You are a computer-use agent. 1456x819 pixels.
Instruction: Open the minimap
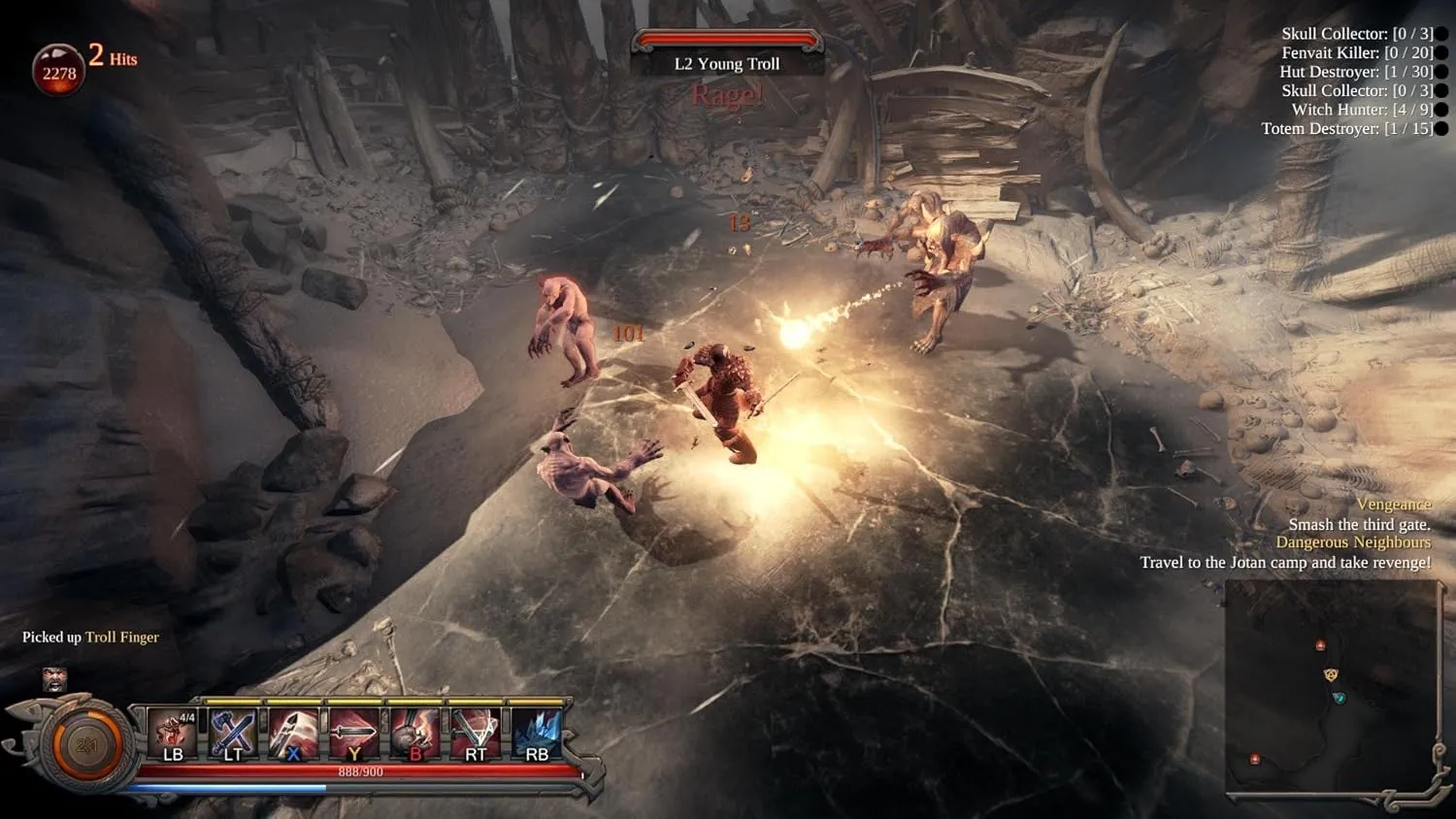coord(1330,689)
